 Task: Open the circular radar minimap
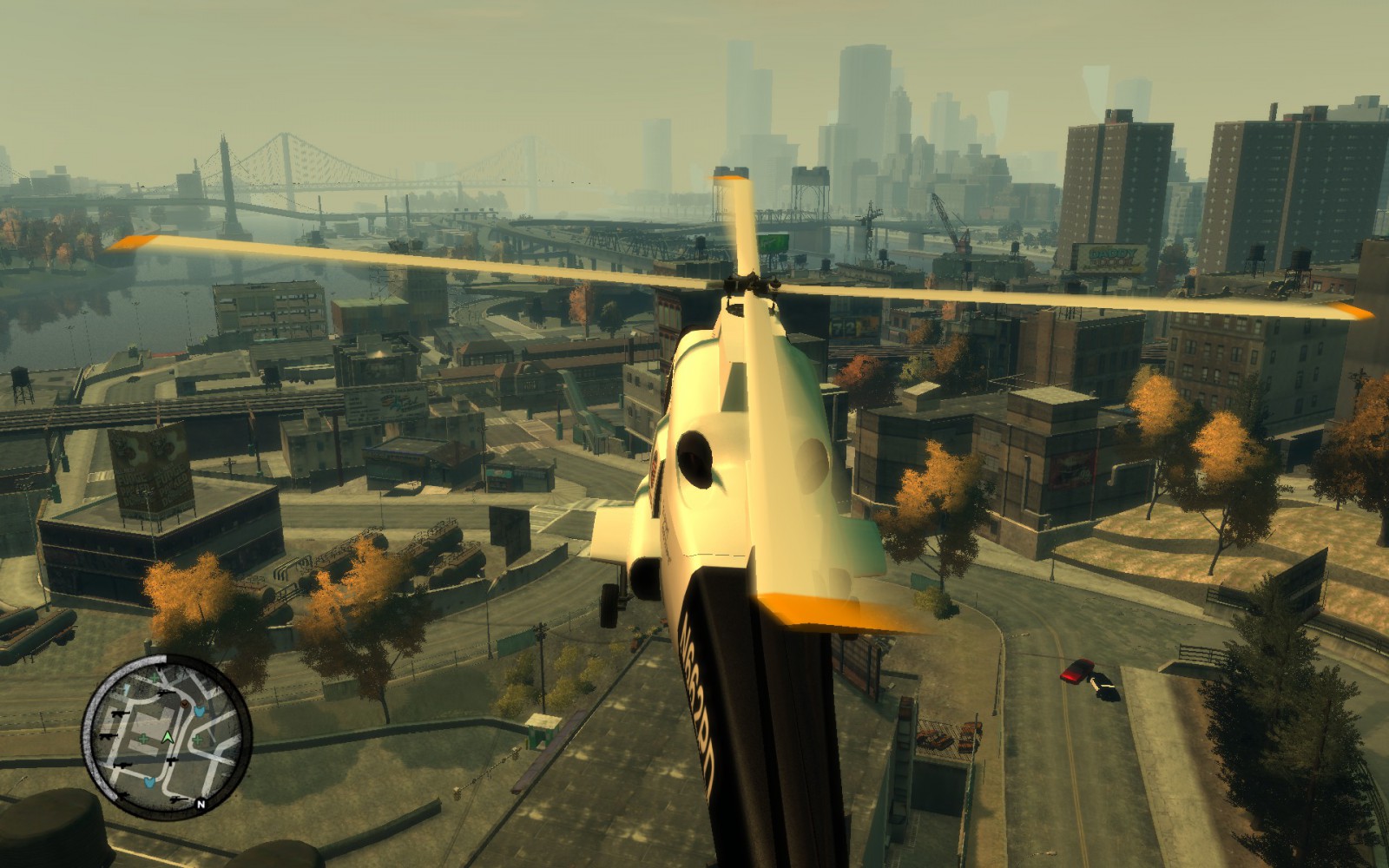167,738
